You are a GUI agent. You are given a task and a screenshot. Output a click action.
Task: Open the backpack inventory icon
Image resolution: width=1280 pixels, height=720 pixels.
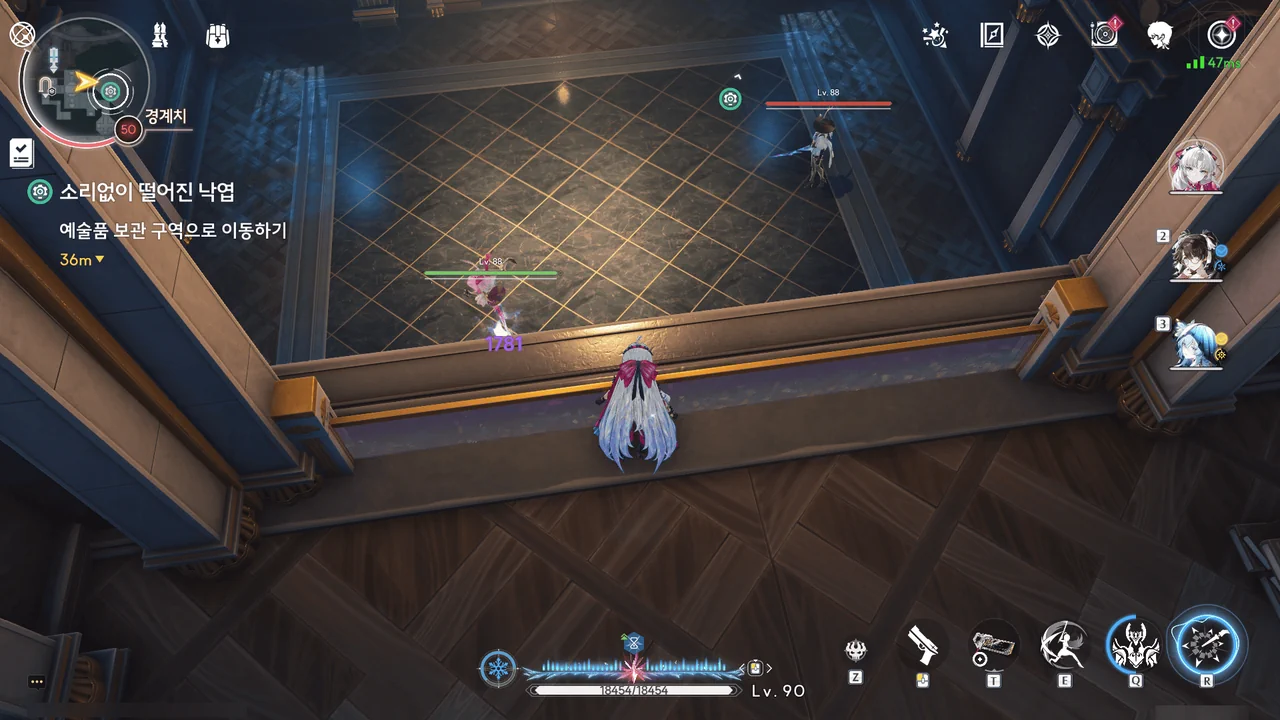pos(217,36)
